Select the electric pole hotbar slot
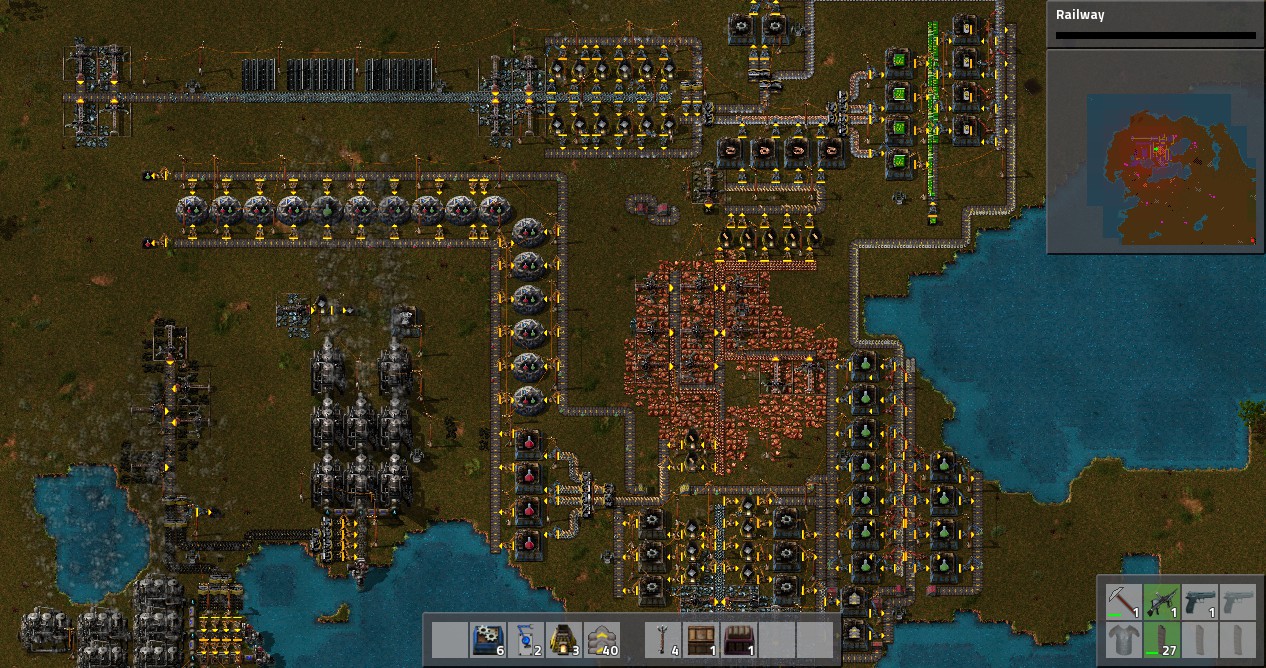Viewport: 1266px width, 668px height. click(662, 639)
